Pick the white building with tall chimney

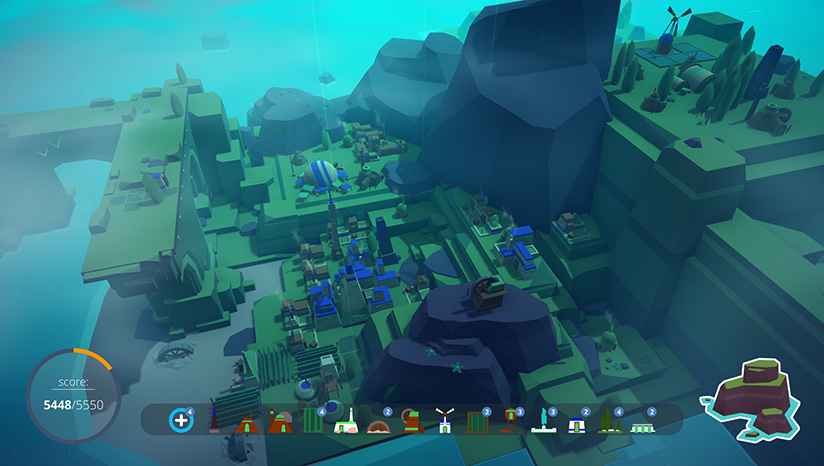pyautogui.click(x=346, y=423)
